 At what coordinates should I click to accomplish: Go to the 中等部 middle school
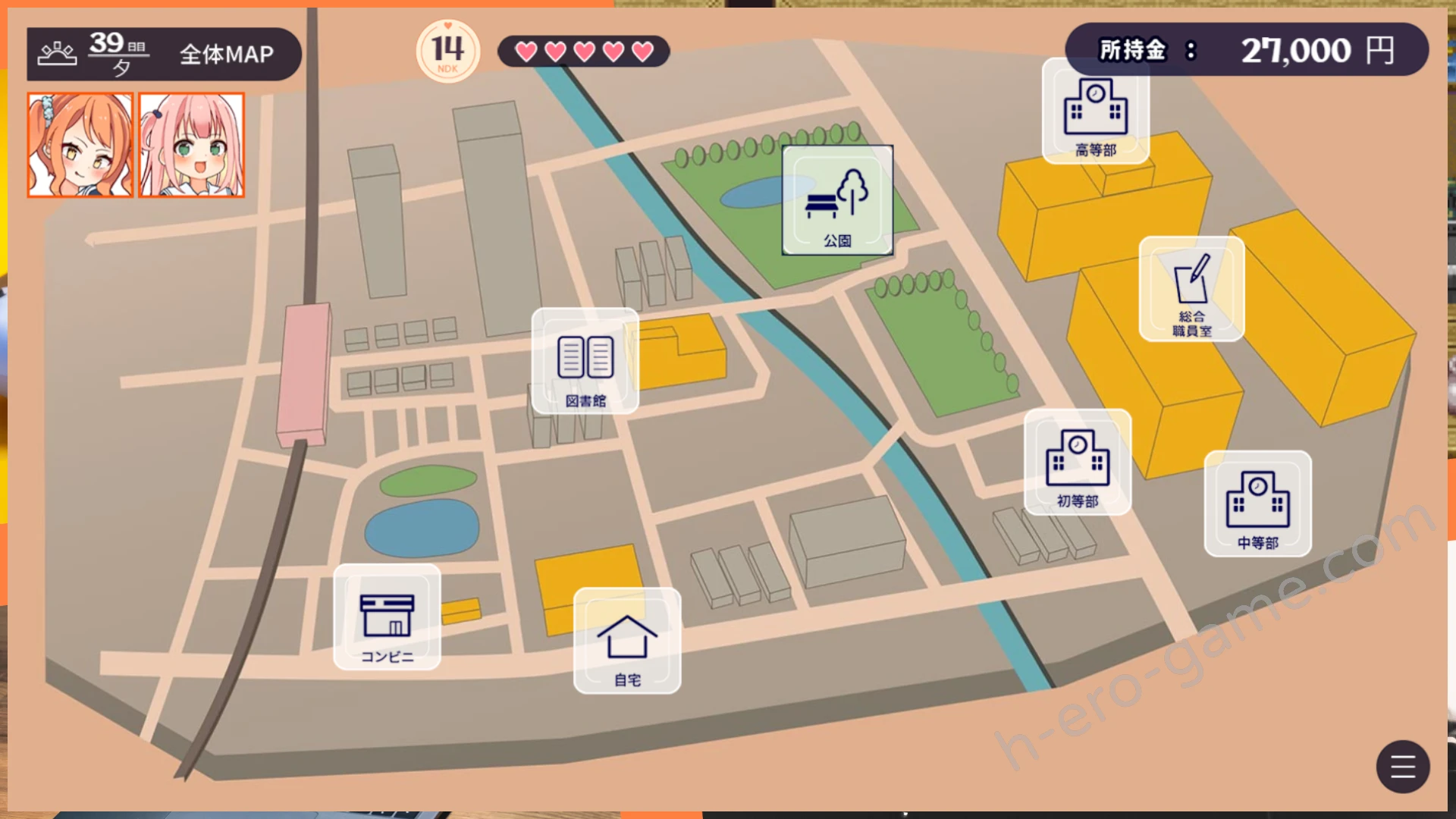point(1257,504)
